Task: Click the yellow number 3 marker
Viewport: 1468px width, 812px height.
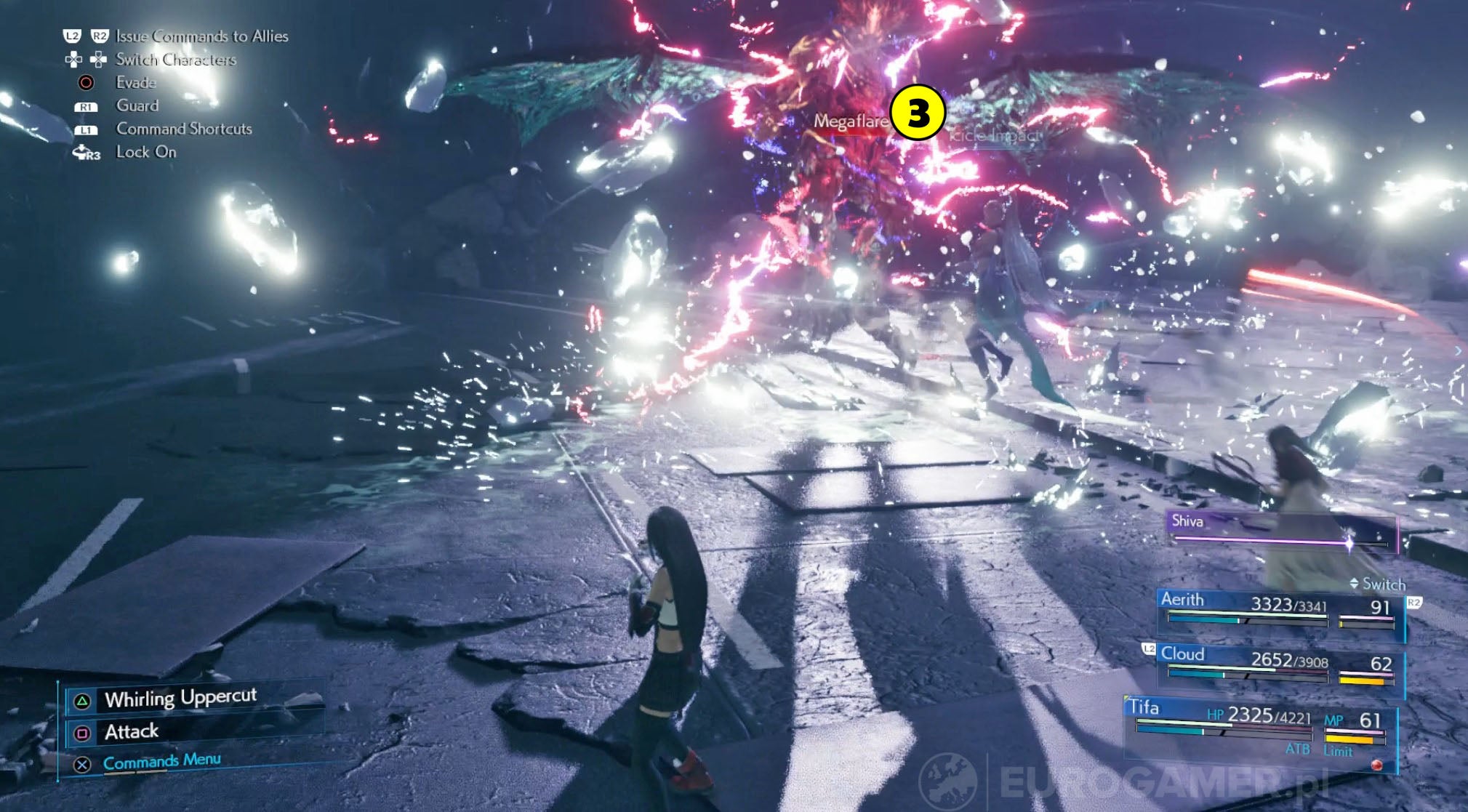Action: click(918, 113)
